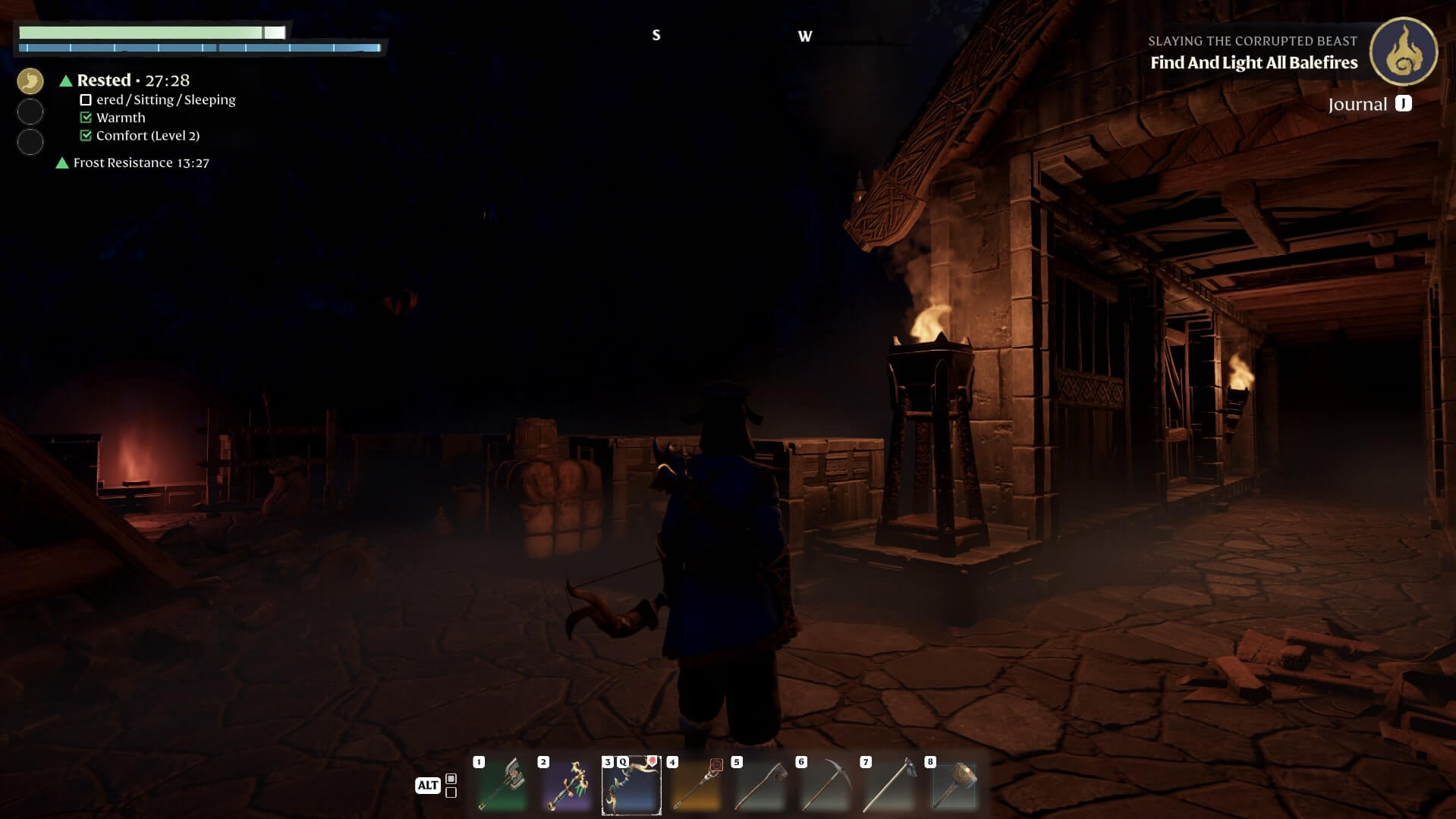This screenshot has width=1456, height=819.
Task: Open the Journal label
Action: [1357, 105]
